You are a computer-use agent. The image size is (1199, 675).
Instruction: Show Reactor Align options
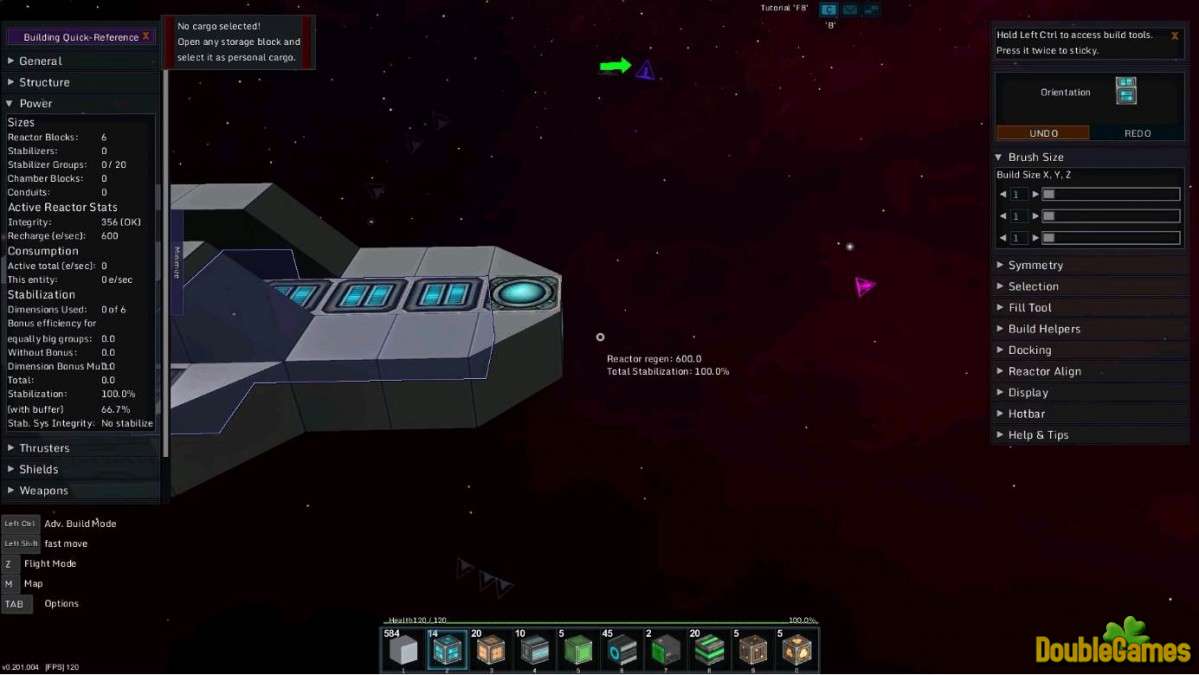coord(1044,371)
